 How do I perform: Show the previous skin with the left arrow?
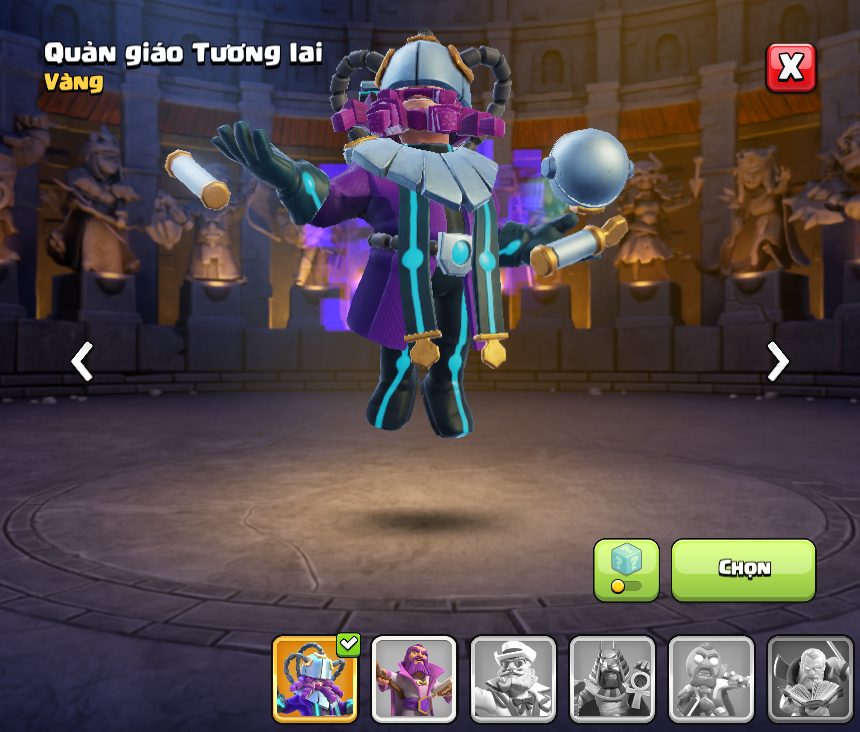click(82, 361)
